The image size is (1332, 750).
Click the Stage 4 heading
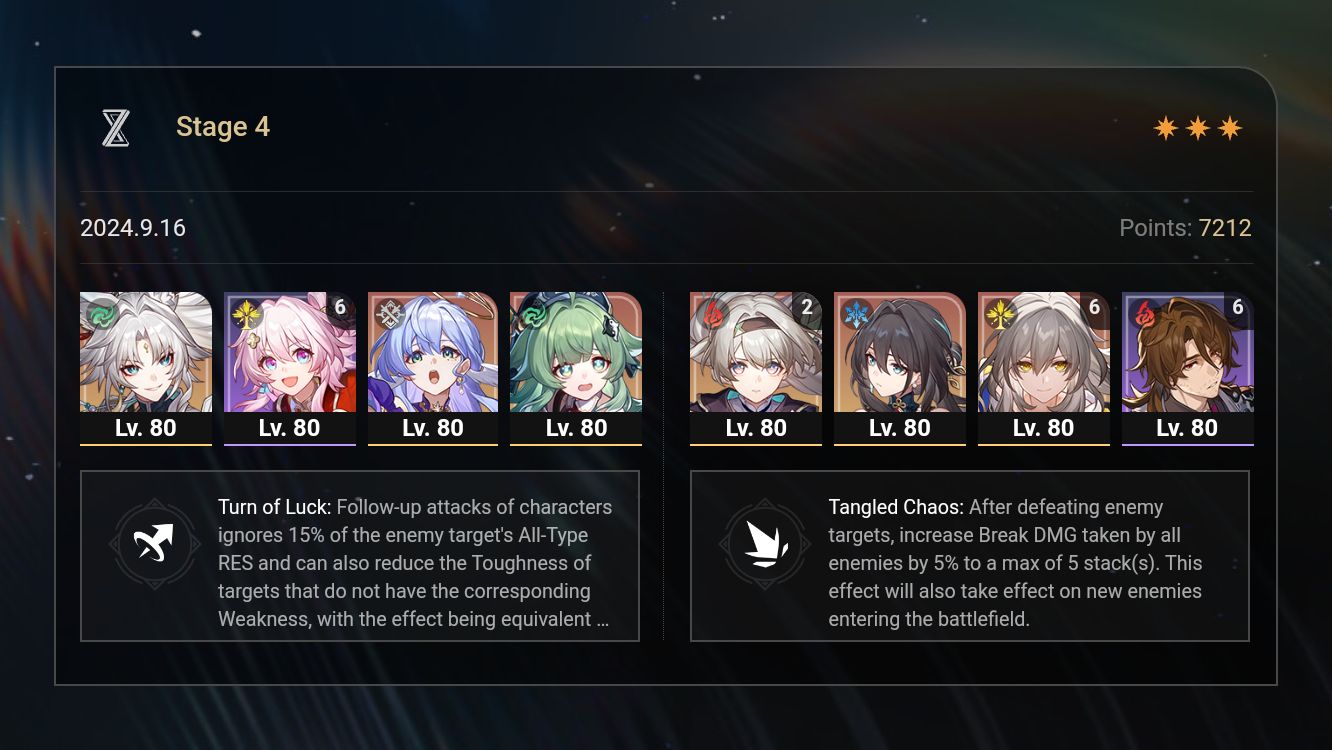[x=222, y=127]
